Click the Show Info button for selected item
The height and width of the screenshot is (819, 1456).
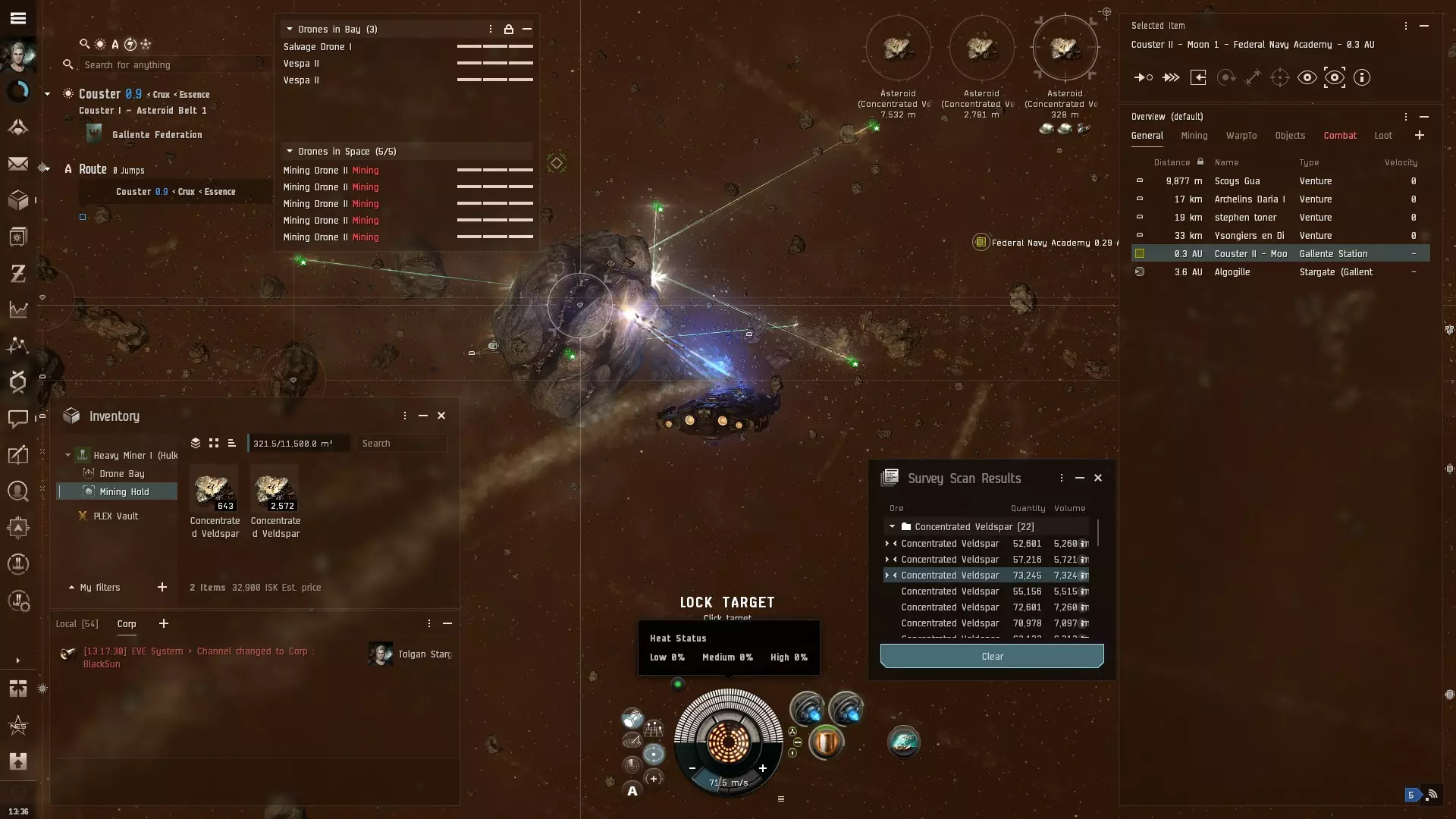(x=1362, y=77)
